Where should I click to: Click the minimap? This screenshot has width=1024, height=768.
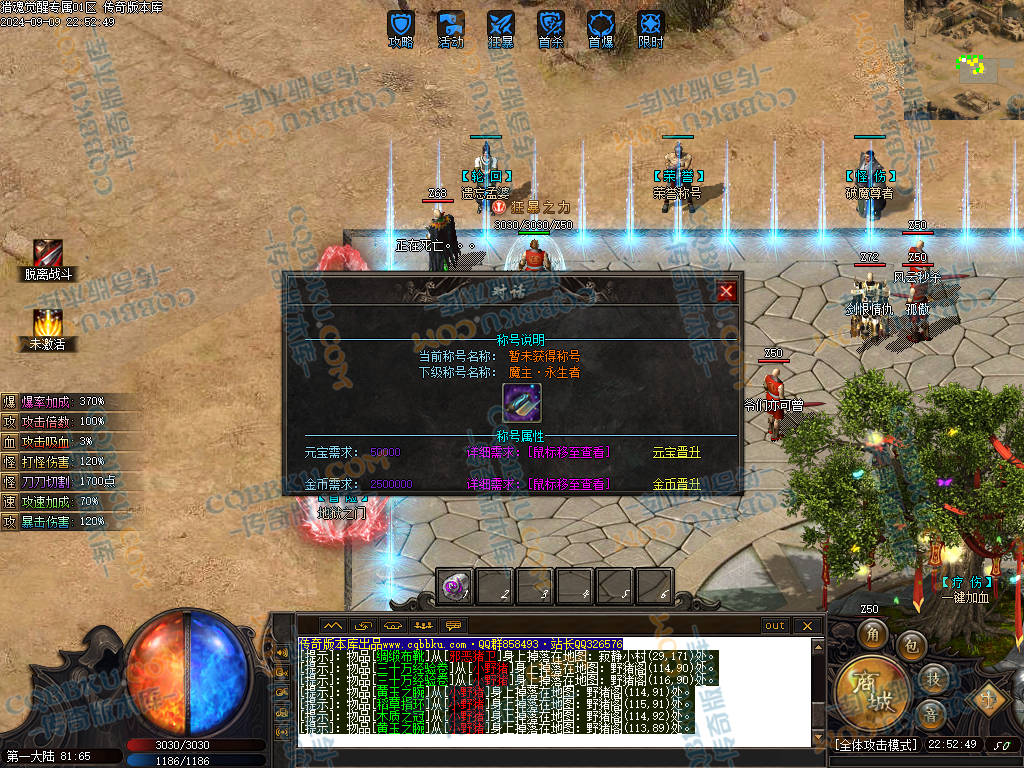click(x=964, y=59)
